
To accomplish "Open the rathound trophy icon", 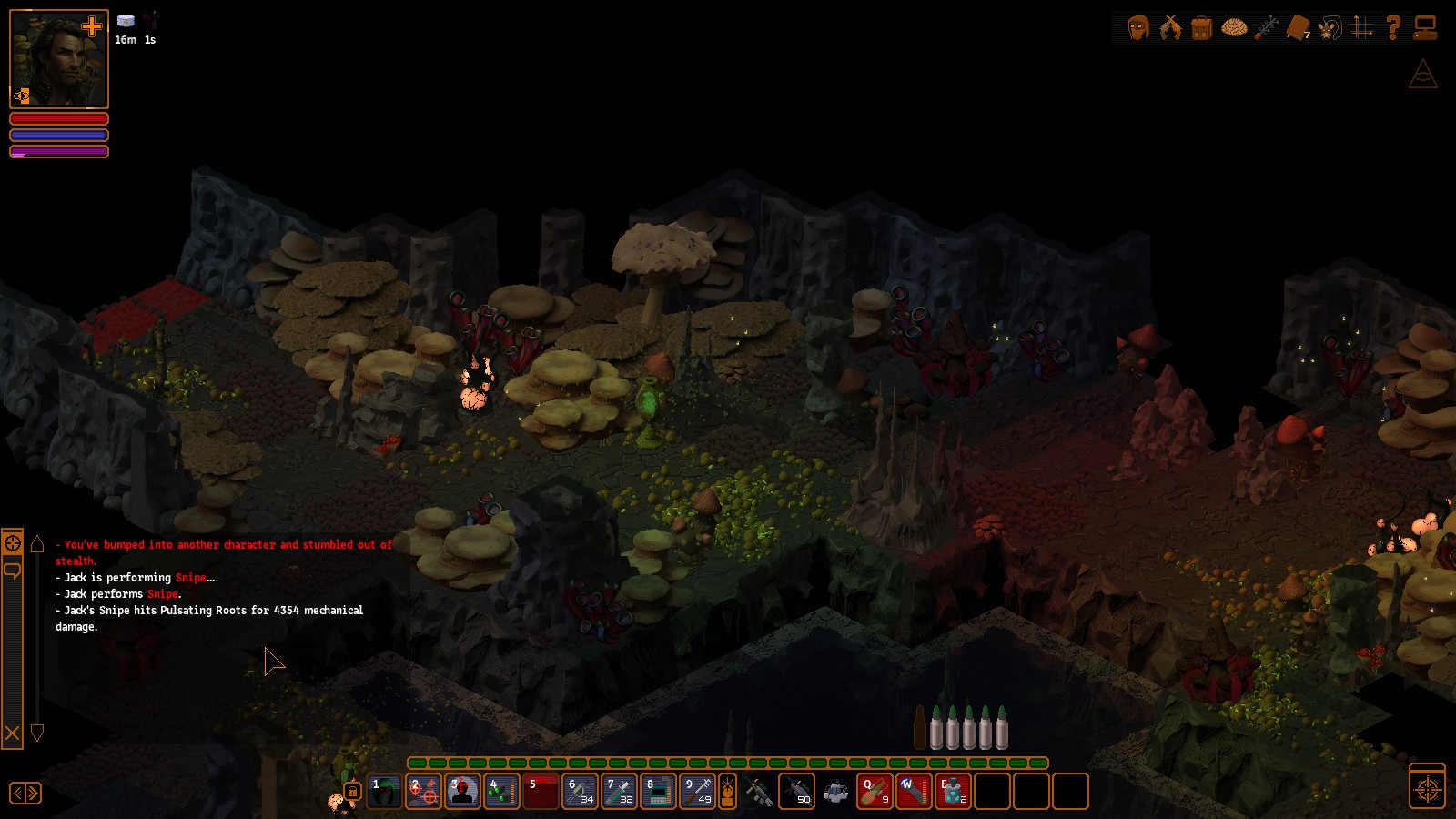I will tap(1330, 28).
